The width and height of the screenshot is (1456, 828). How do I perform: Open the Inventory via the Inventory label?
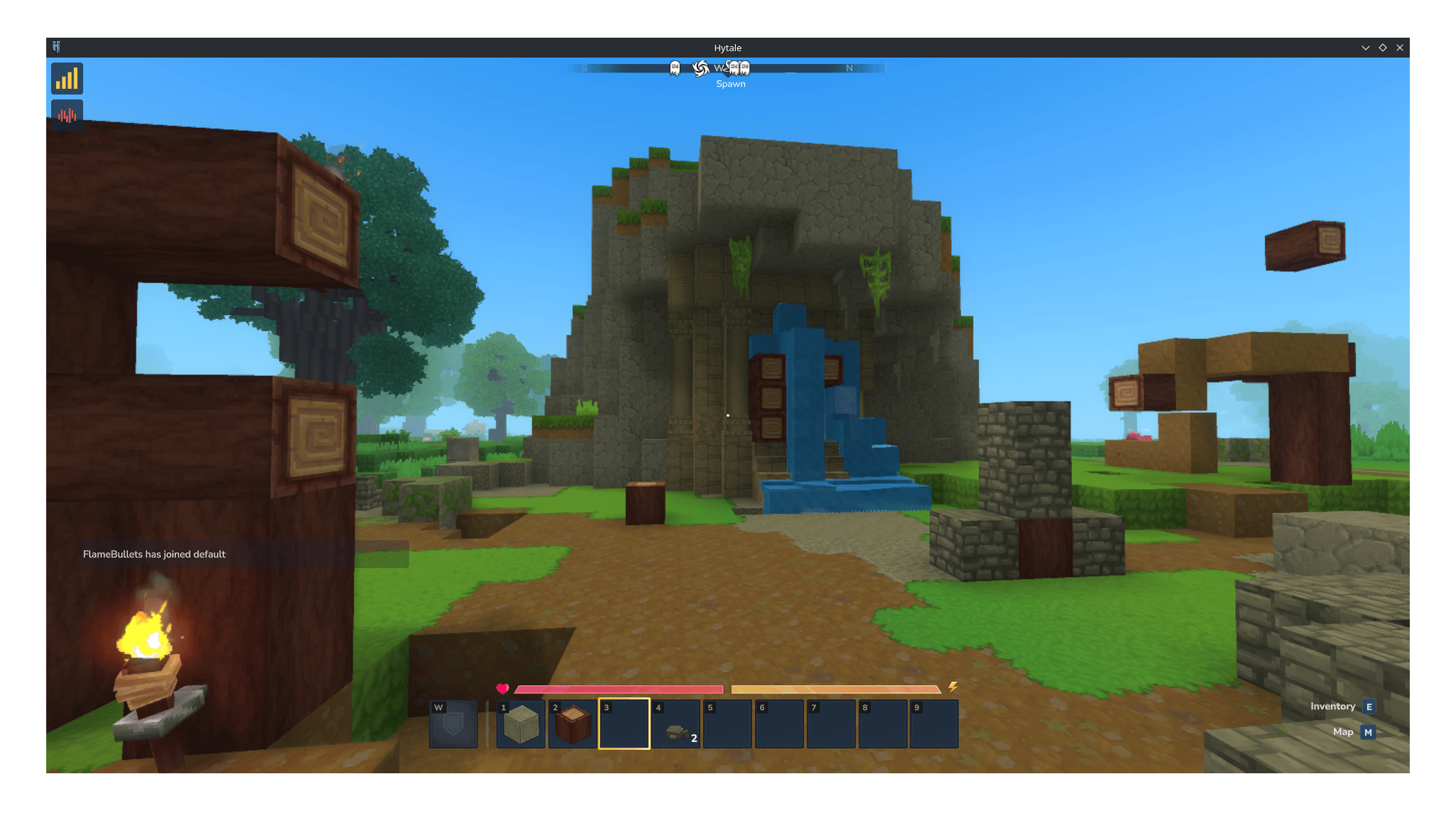[x=1332, y=706]
